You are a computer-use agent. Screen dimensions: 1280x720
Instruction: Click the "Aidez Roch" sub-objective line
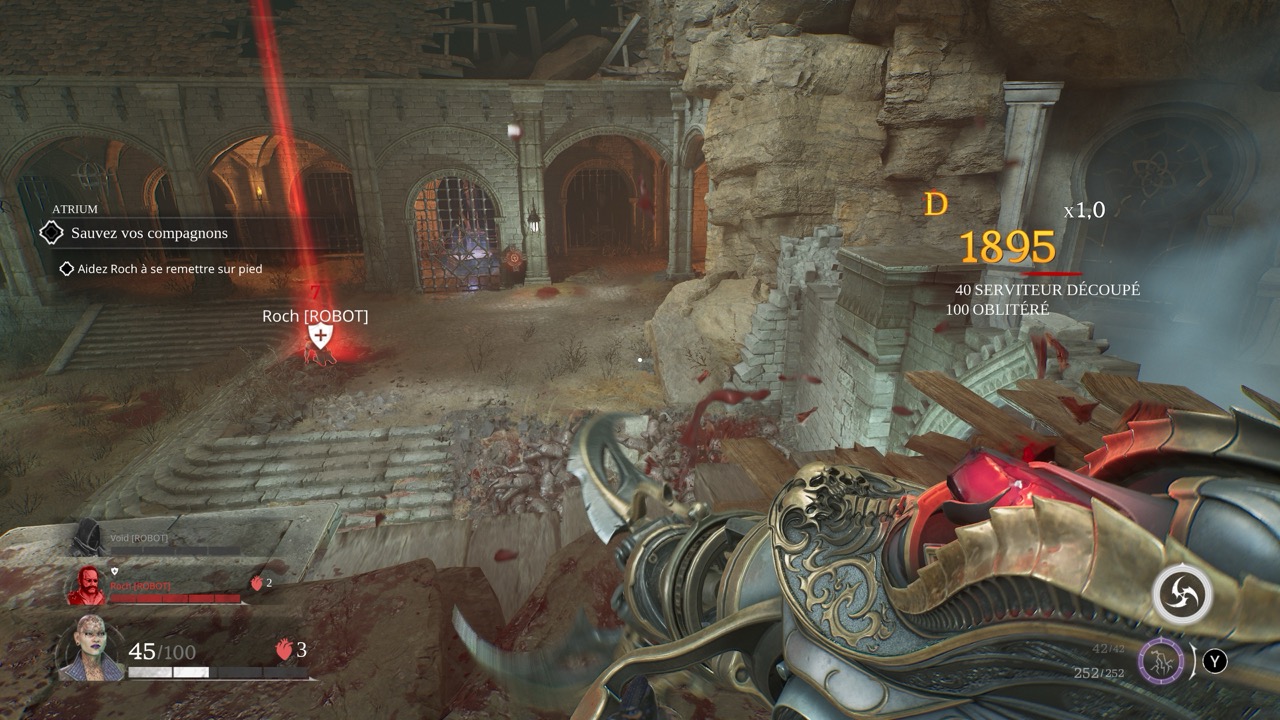(171, 269)
